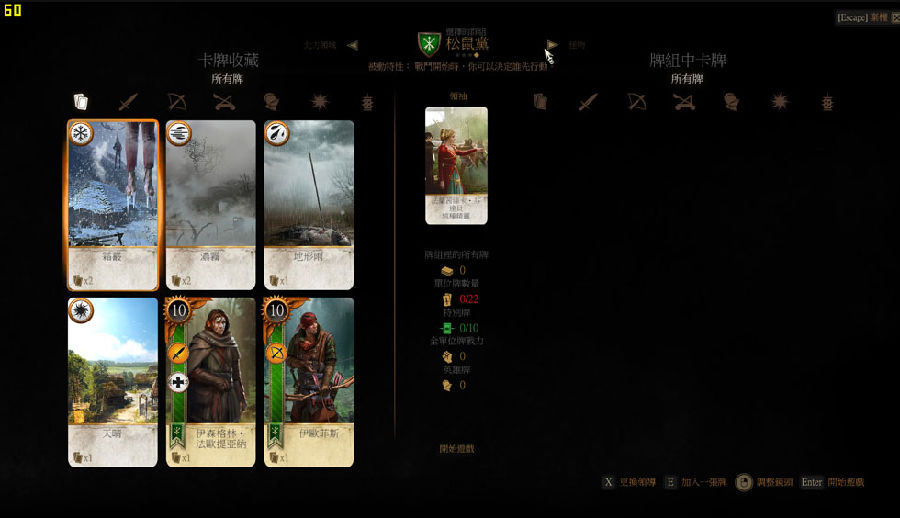Filter deck cards by melee sword icon
Image resolution: width=900 pixels, height=518 pixels.
588,101
